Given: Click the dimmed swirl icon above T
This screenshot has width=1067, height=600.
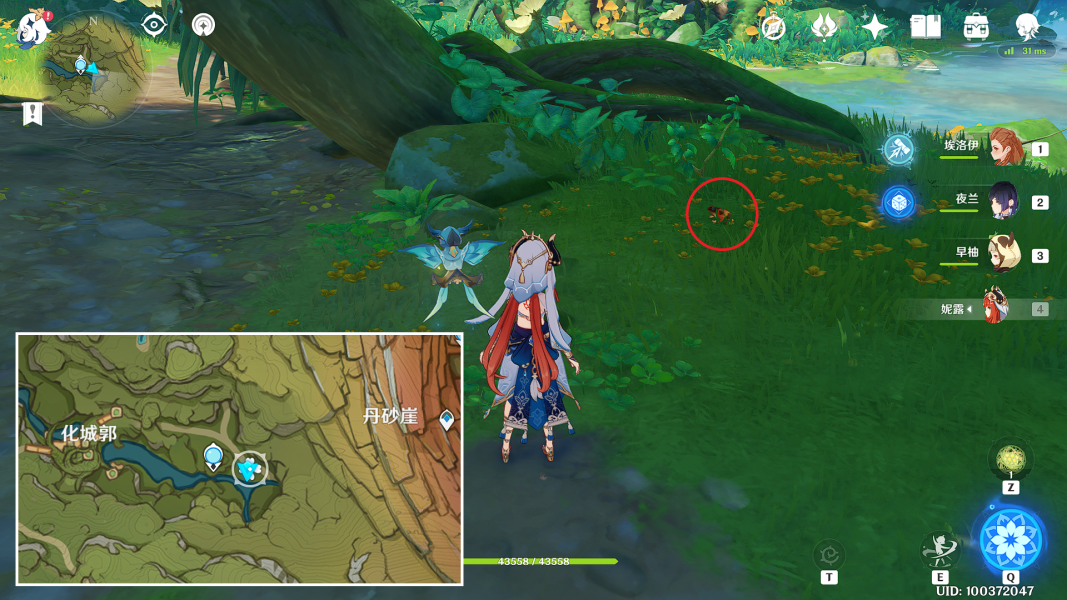Looking at the screenshot, I should pyautogui.click(x=829, y=553).
